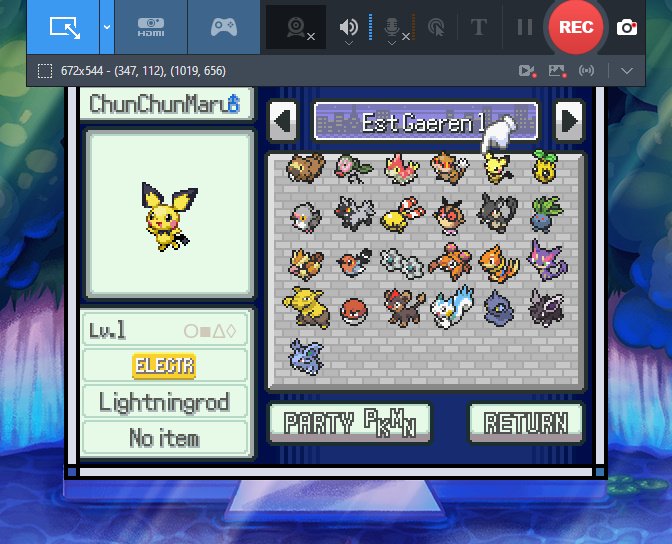Select Buizel in the box
This screenshot has width=672, height=544.
click(x=497, y=261)
